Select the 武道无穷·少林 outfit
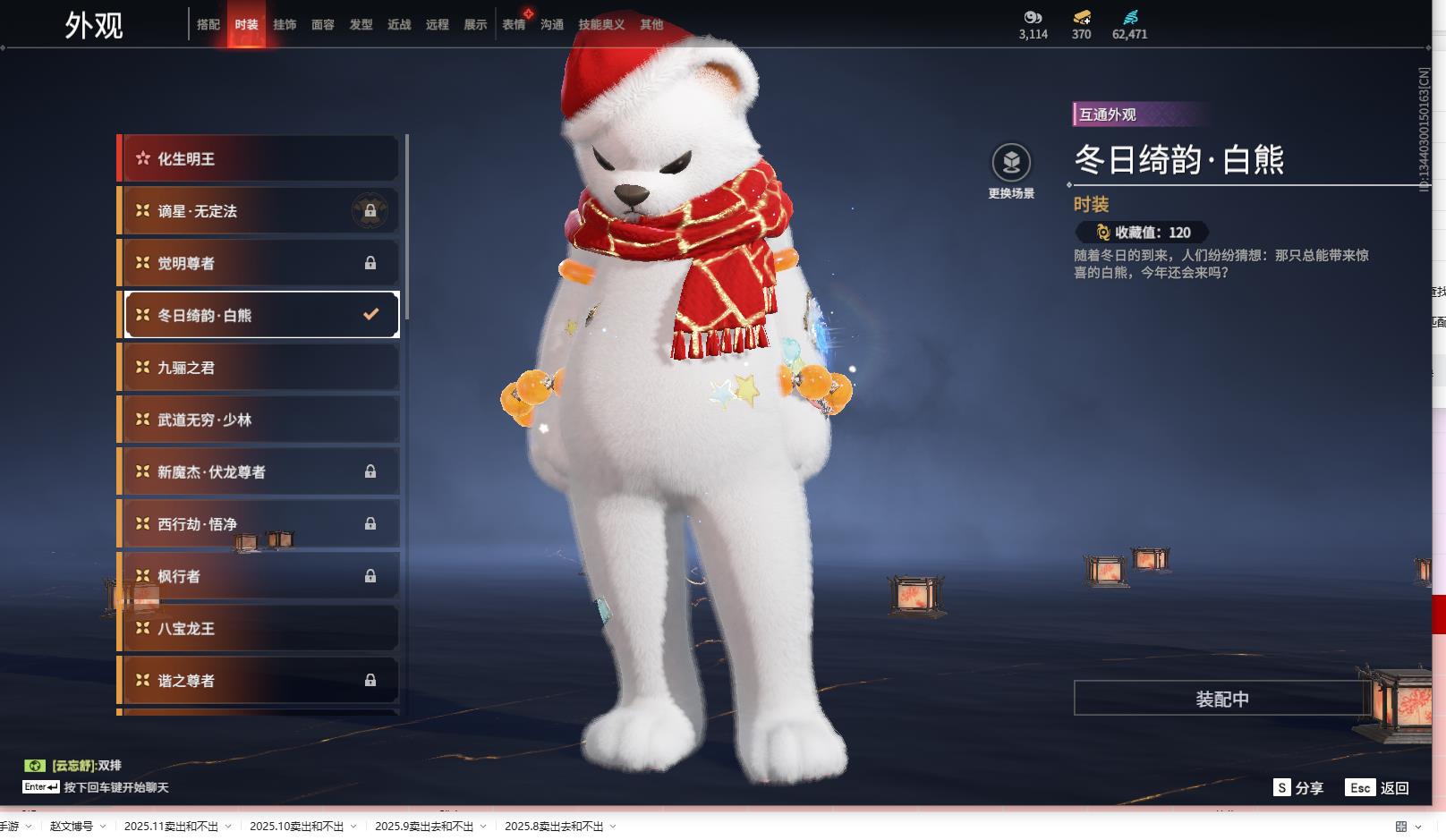The image size is (1446, 840). coord(259,420)
